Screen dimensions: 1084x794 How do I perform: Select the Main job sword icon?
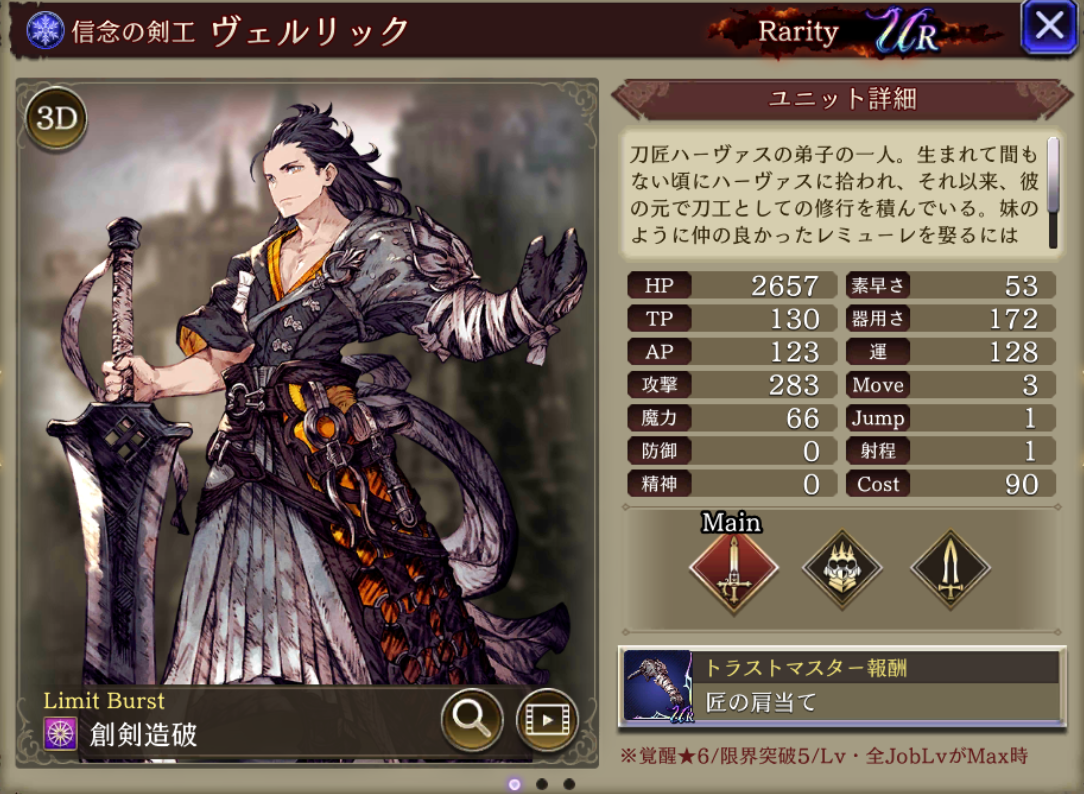click(x=734, y=570)
